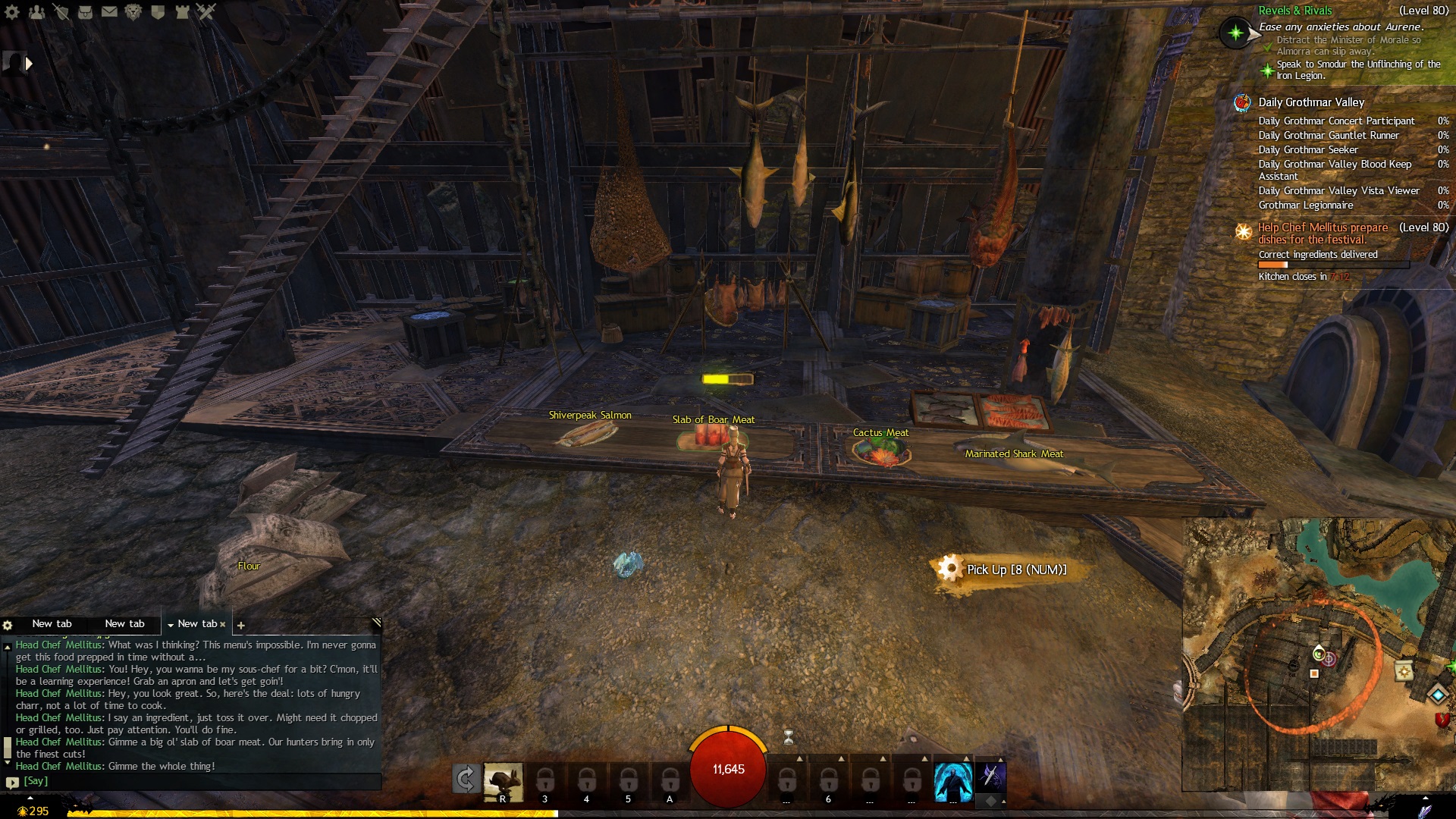Activate the rabbit skill in the skill bar
1456x819 pixels.
(x=503, y=781)
